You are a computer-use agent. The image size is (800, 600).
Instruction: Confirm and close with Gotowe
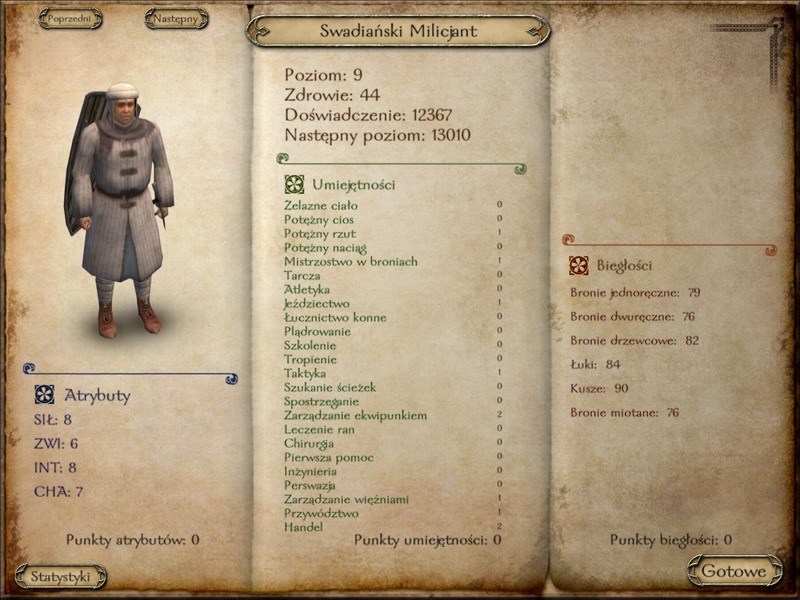(734, 572)
